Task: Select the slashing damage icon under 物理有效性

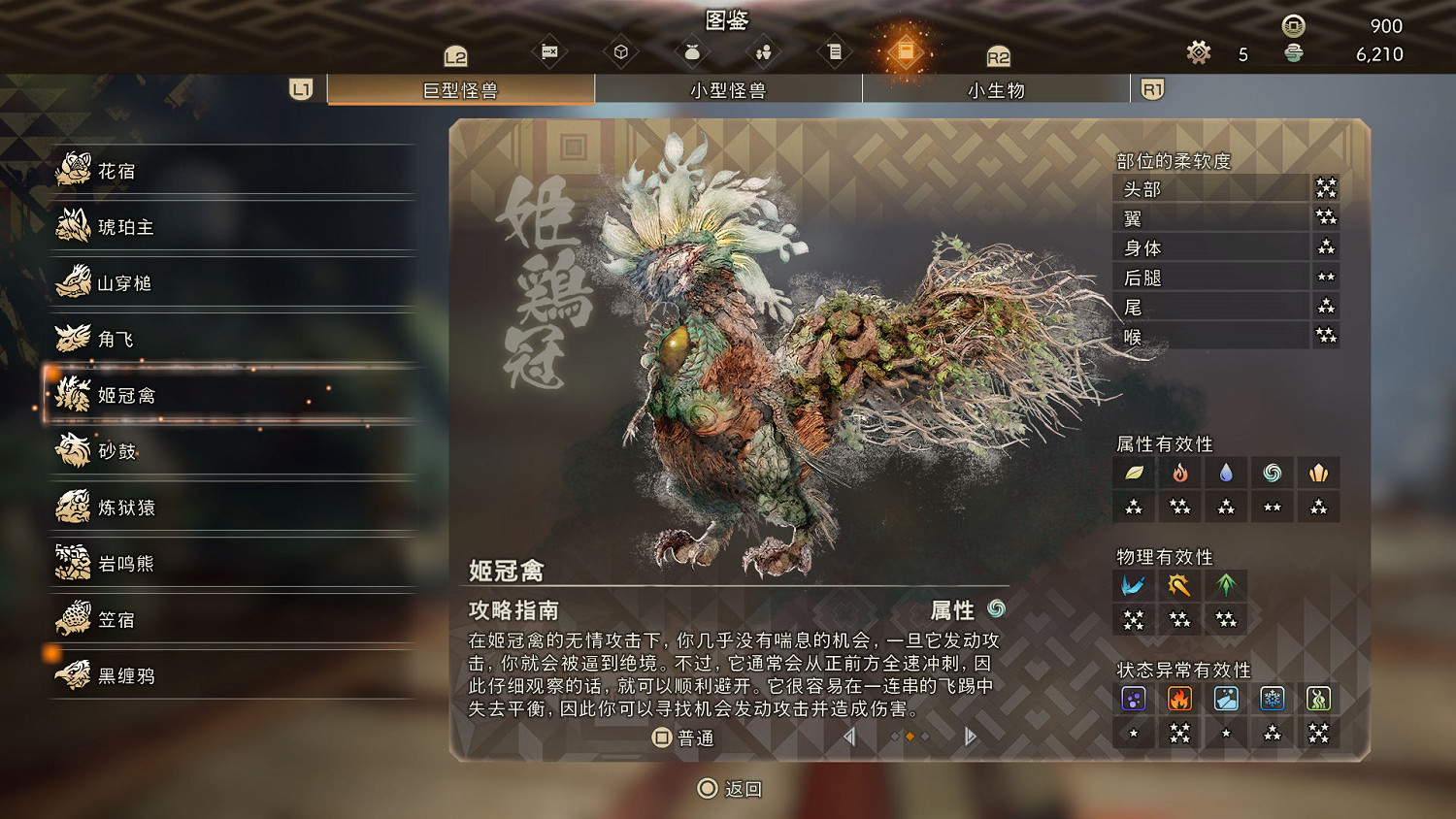Action: click(x=1134, y=585)
